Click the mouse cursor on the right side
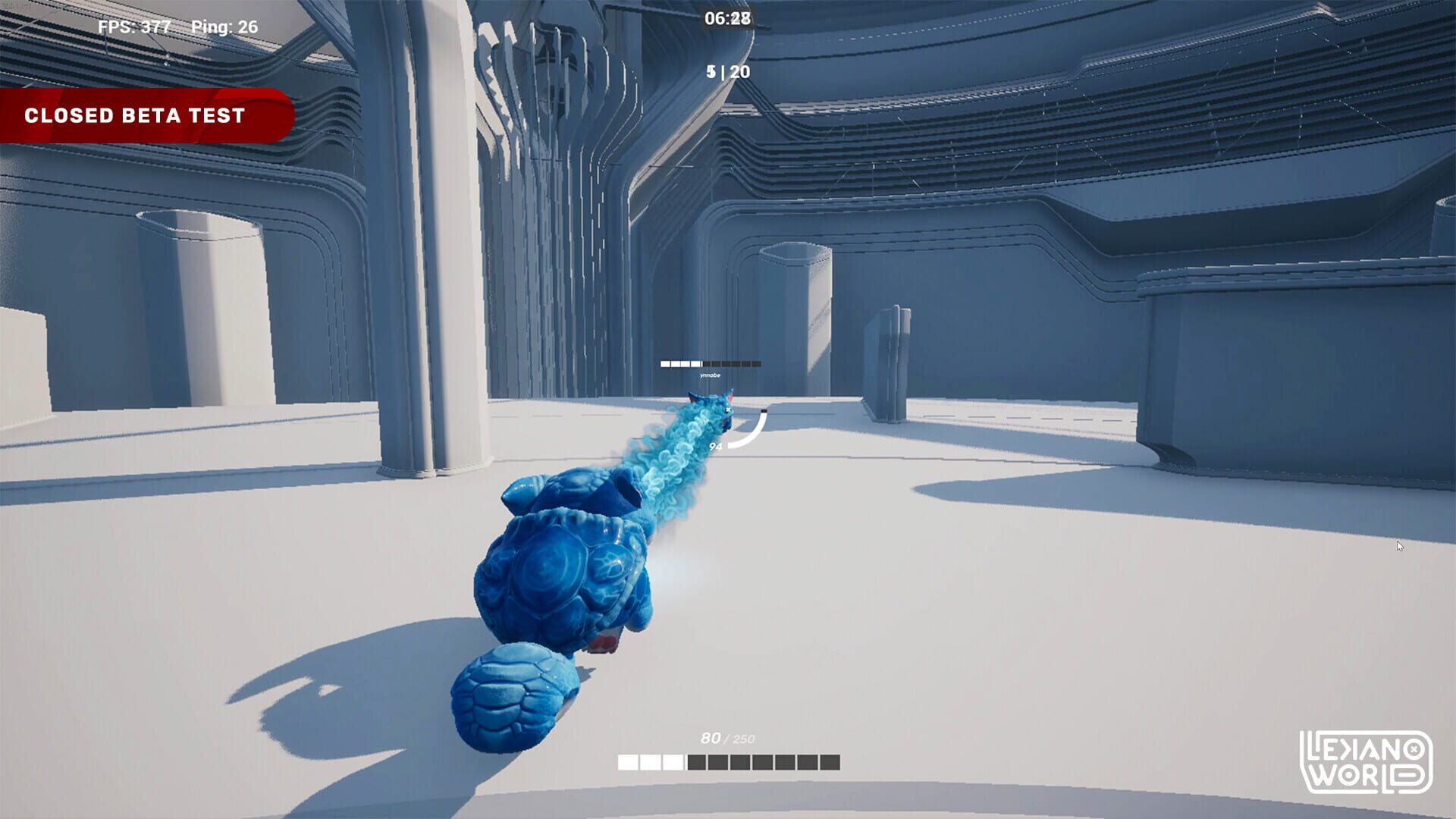 pos(1401,544)
